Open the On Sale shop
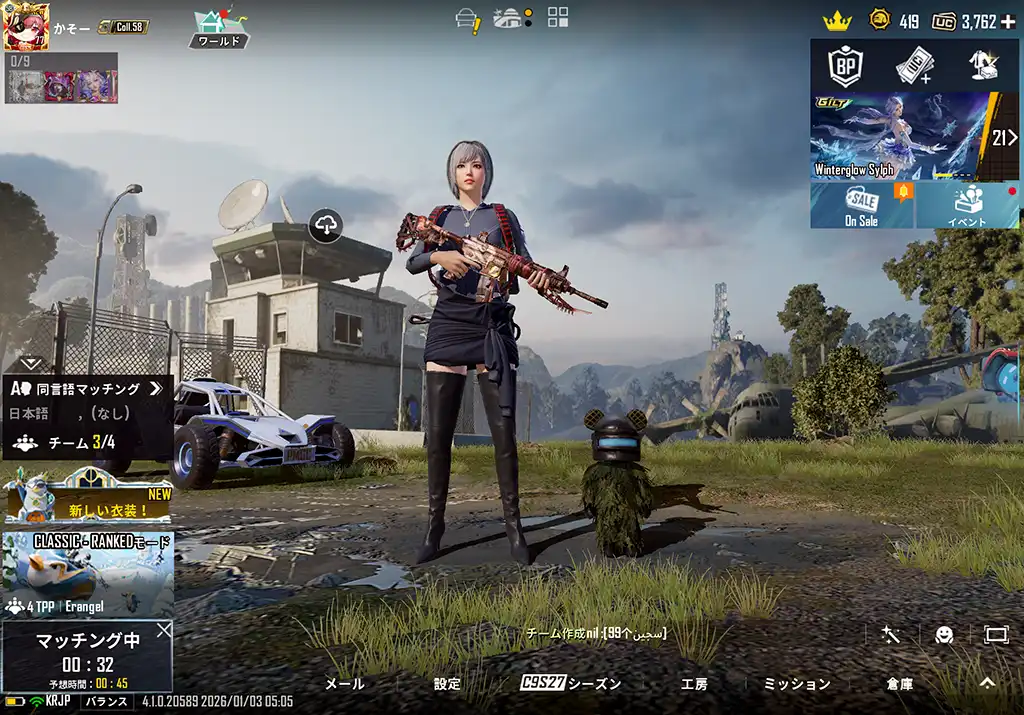 (x=862, y=205)
